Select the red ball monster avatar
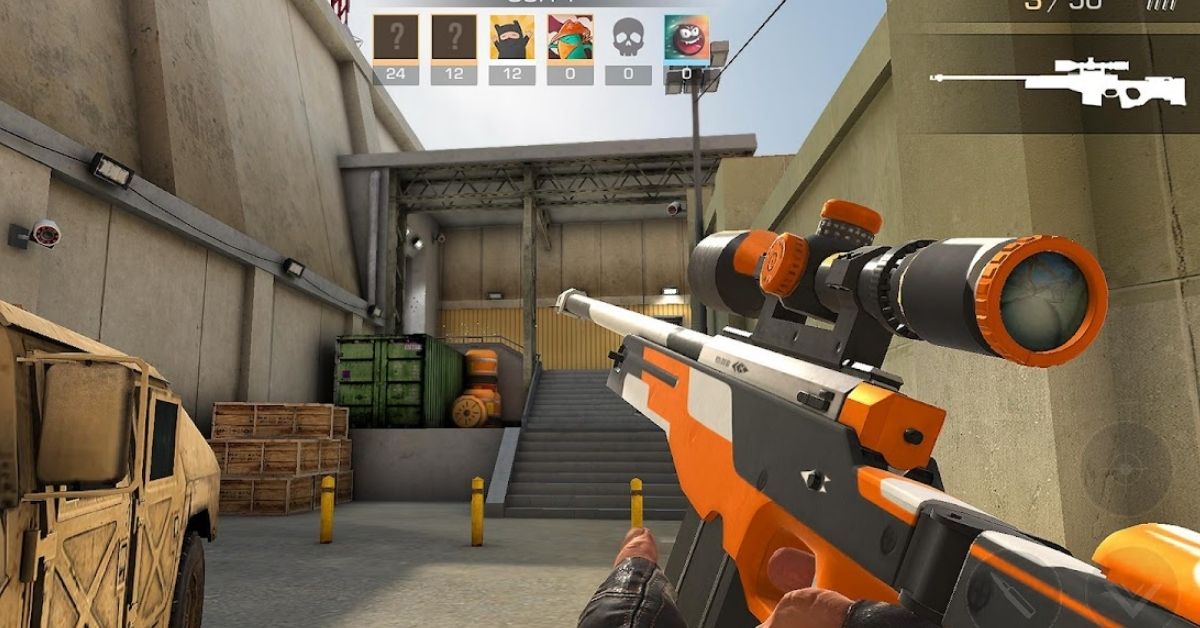1200x628 pixels. (x=686, y=38)
